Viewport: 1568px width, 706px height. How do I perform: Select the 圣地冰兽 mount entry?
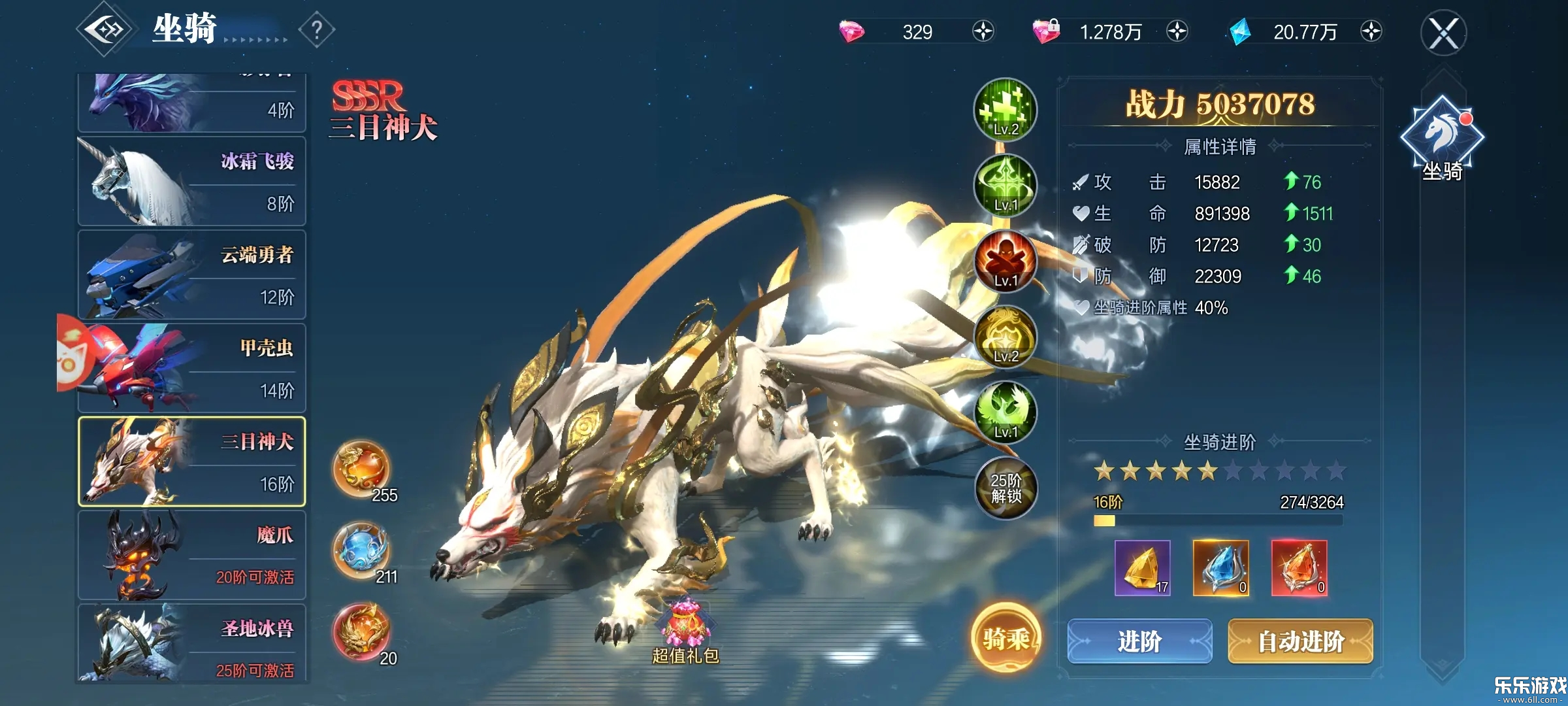pos(191,644)
